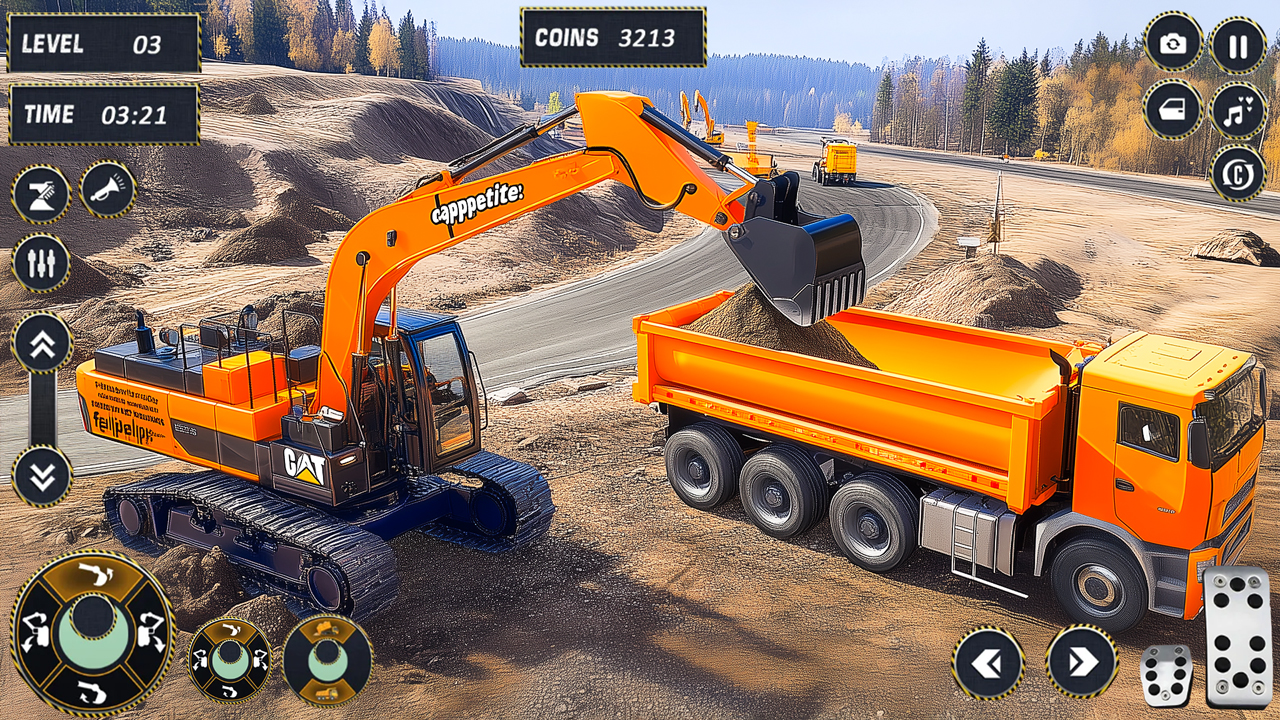Tap the vehicle door icon

1173,109
